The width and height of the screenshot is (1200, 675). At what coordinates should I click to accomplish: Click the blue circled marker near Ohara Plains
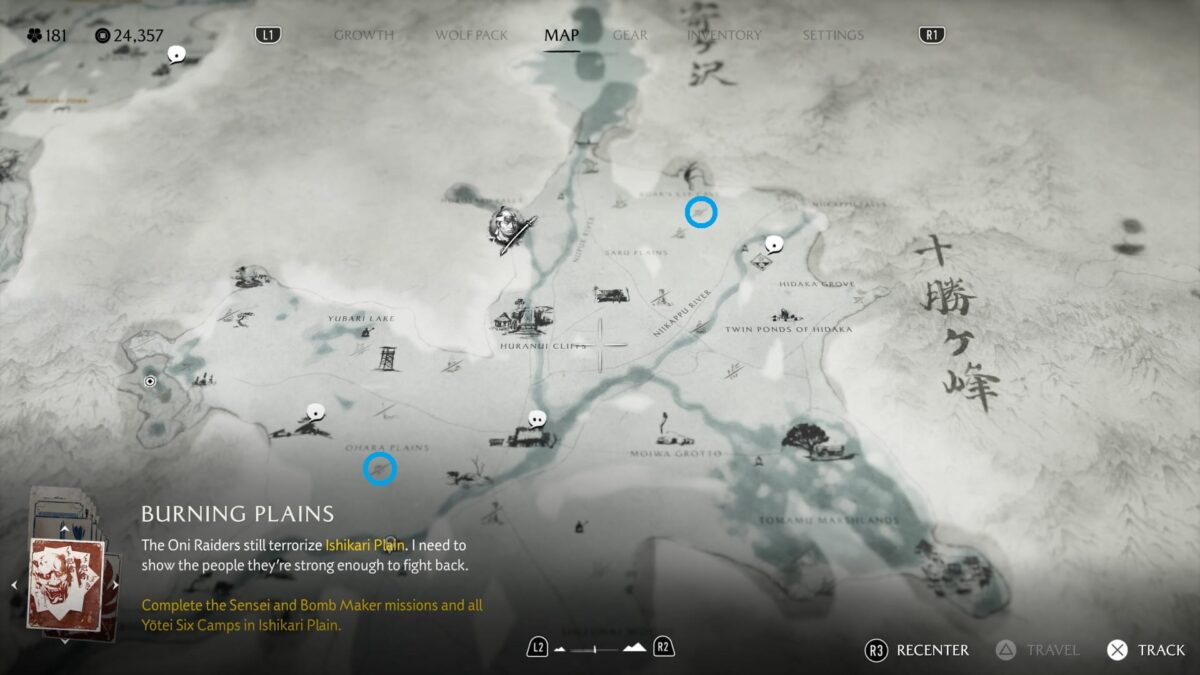coord(380,467)
